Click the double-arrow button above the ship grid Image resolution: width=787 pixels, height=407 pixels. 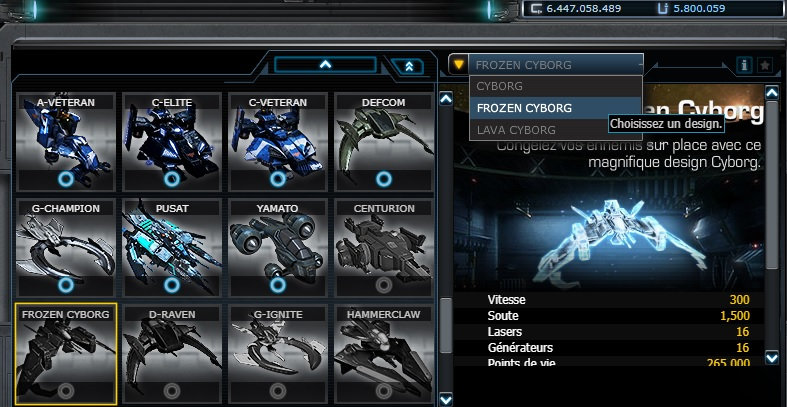tap(409, 66)
